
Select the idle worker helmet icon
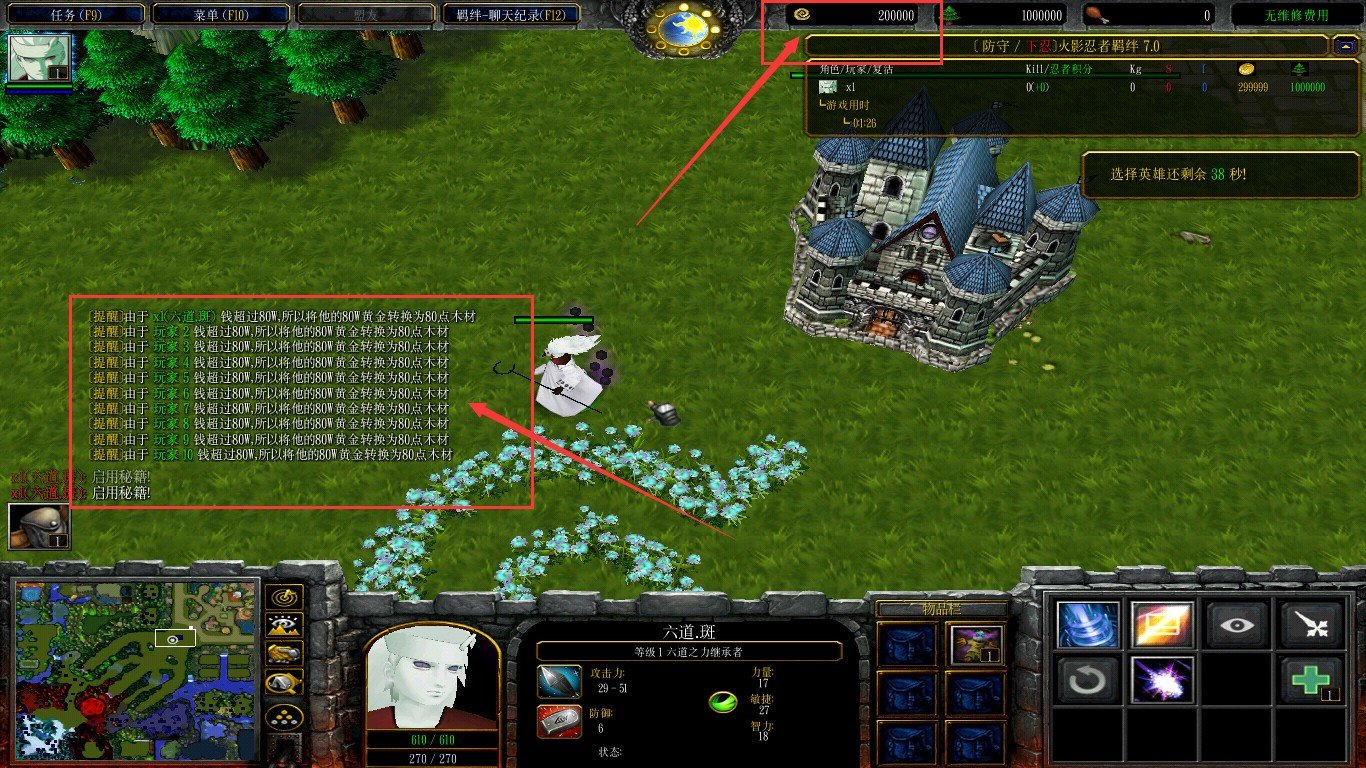(x=39, y=526)
